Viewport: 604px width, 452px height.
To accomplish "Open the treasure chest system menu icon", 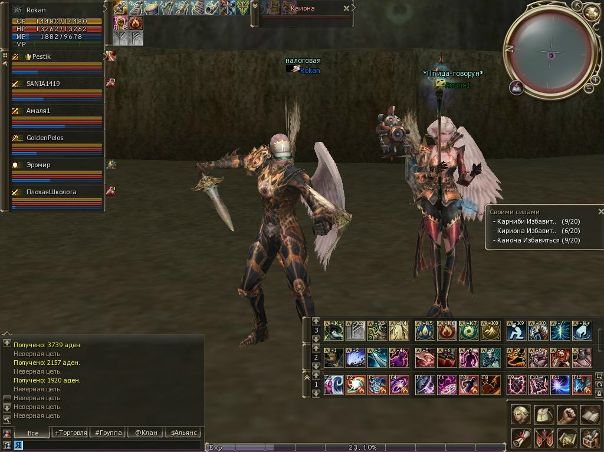I will coord(590,438).
